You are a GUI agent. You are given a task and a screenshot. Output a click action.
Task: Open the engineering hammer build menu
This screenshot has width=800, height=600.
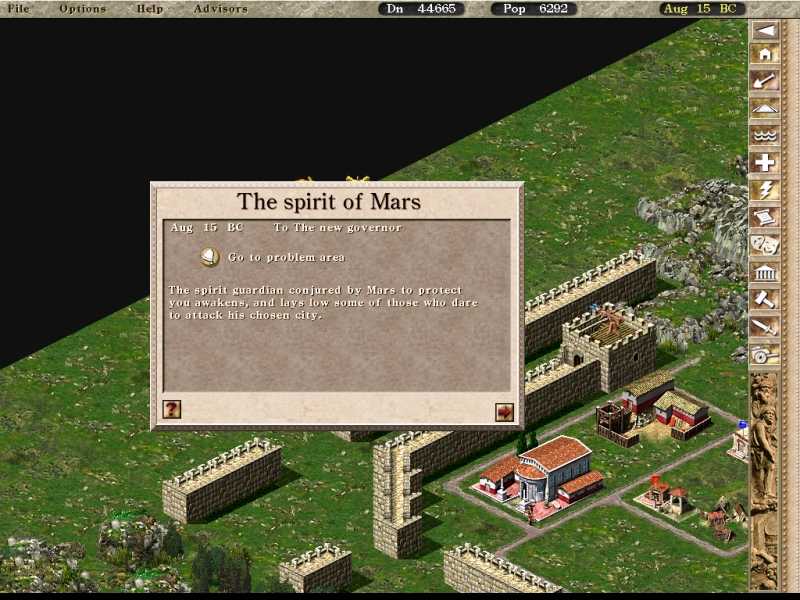click(x=765, y=298)
